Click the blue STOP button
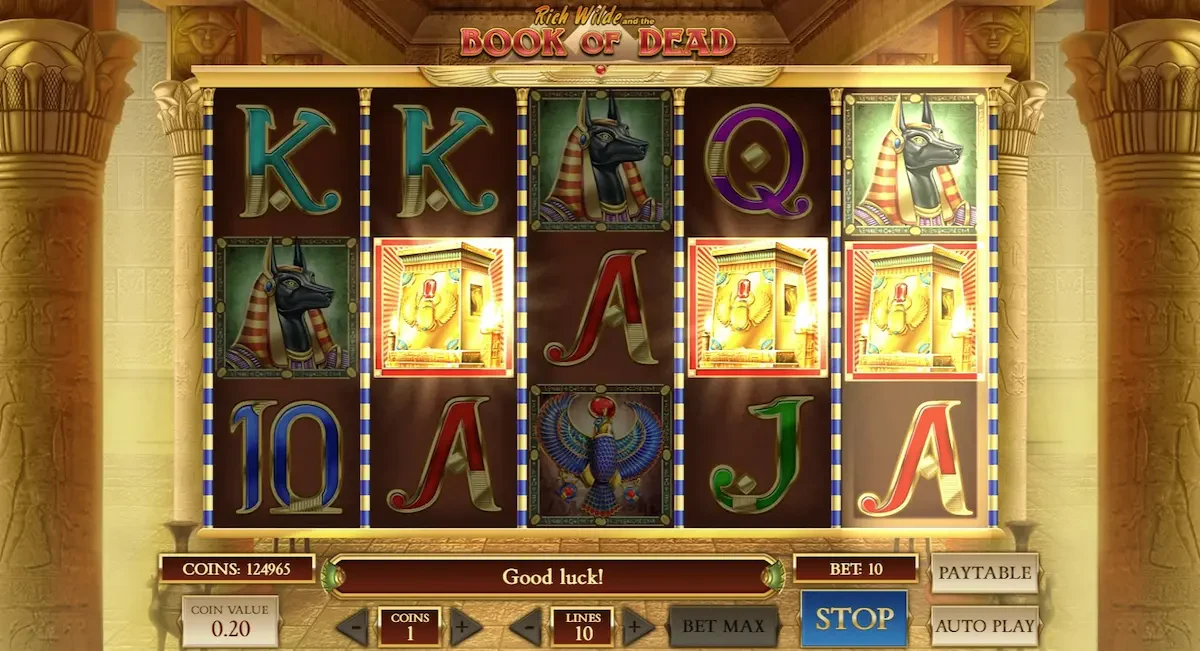 coord(853,619)
